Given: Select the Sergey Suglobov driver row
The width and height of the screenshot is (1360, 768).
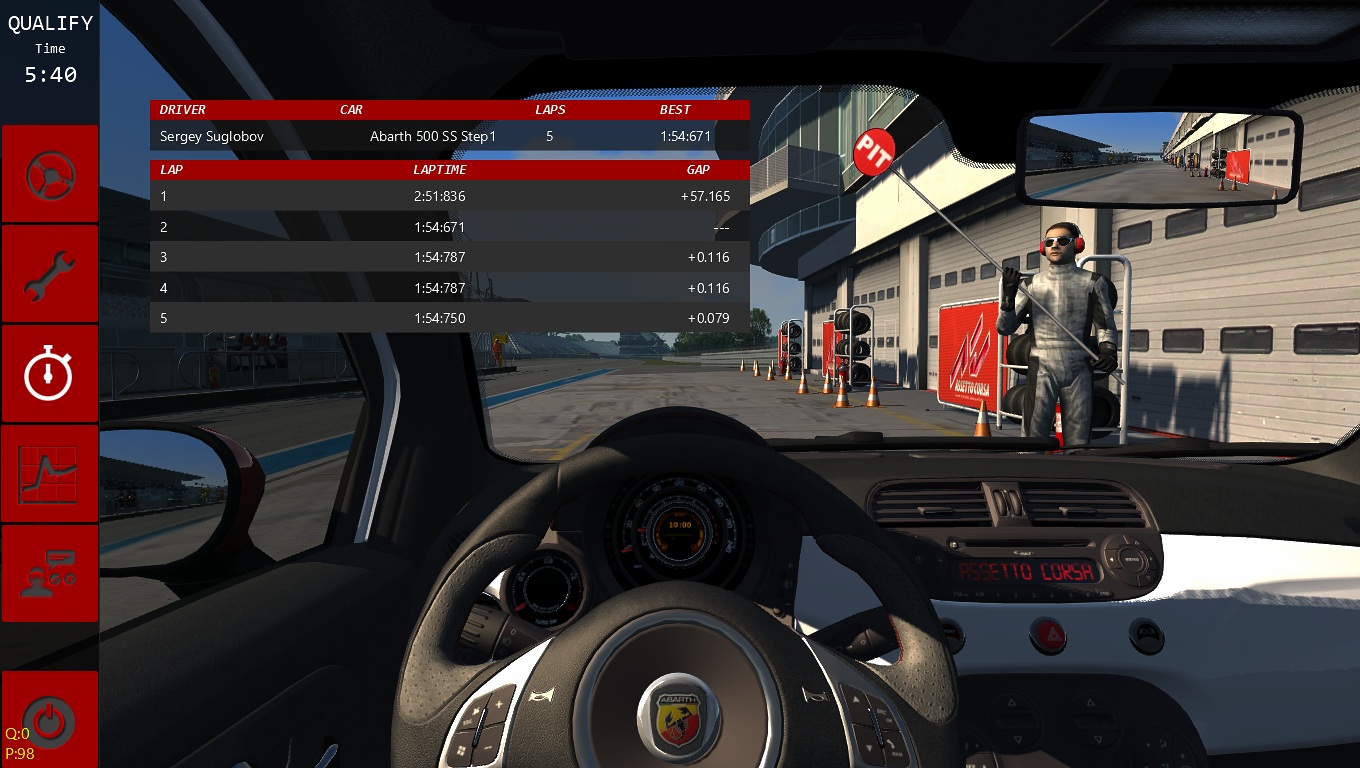Looking at the screenshot, I should click(449, 136).
